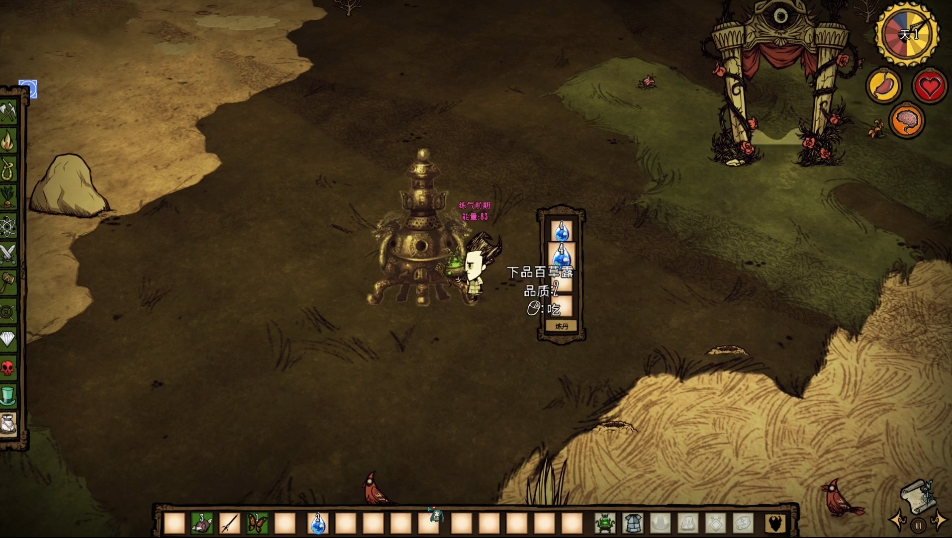Pick the butterfly item in the inventory bar
952x538 pixels.
click(258, 523)
